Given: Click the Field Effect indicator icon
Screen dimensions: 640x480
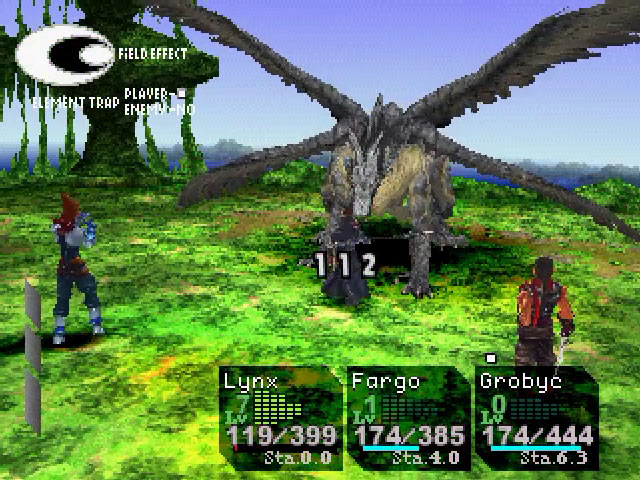Looking at the screenshot, I should point(65,54).
